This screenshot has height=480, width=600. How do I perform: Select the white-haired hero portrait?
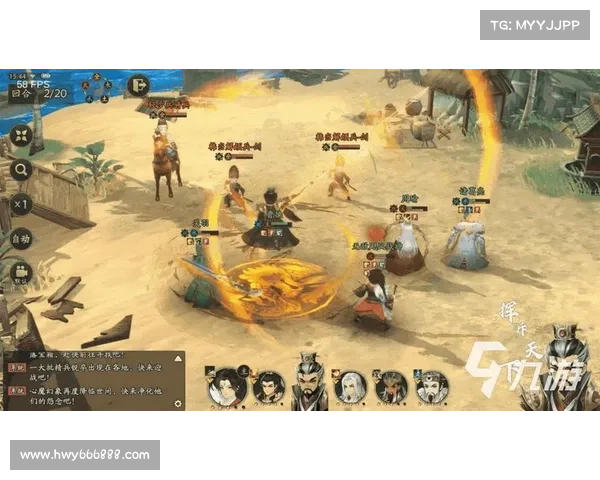click(349, 386)
